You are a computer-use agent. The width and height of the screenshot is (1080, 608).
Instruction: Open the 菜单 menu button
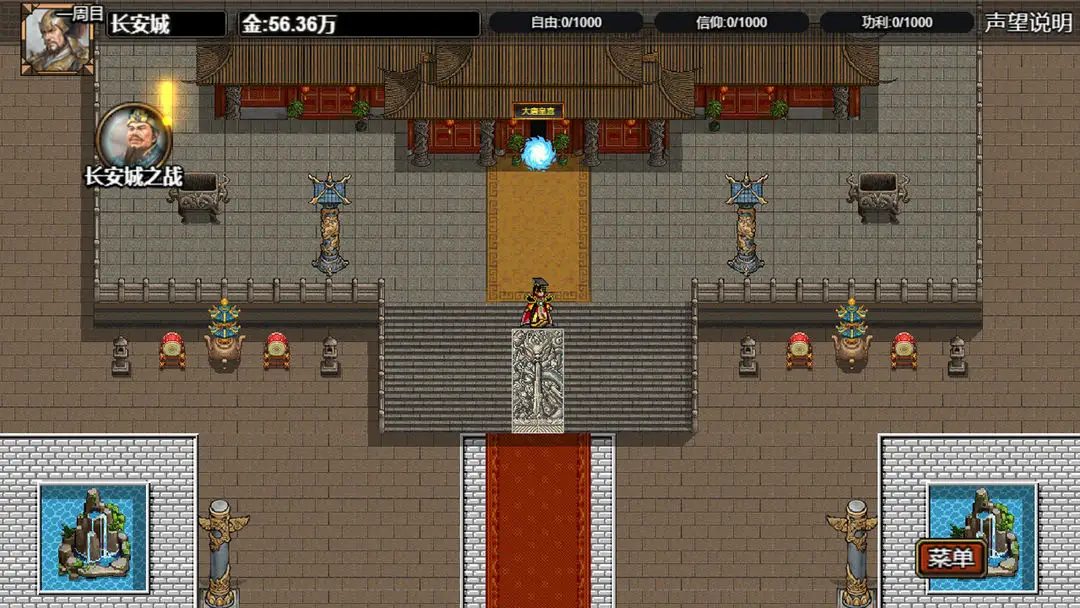pos(950,558)
